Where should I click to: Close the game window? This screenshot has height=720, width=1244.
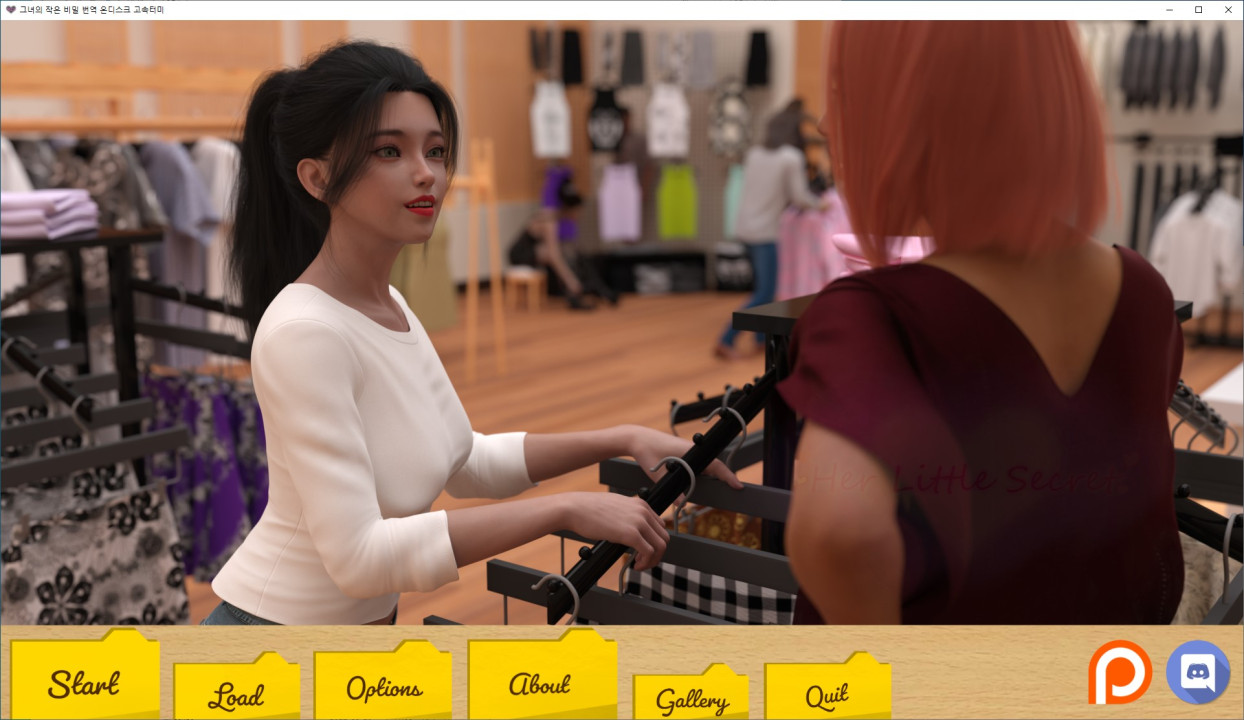(1228, 10)
